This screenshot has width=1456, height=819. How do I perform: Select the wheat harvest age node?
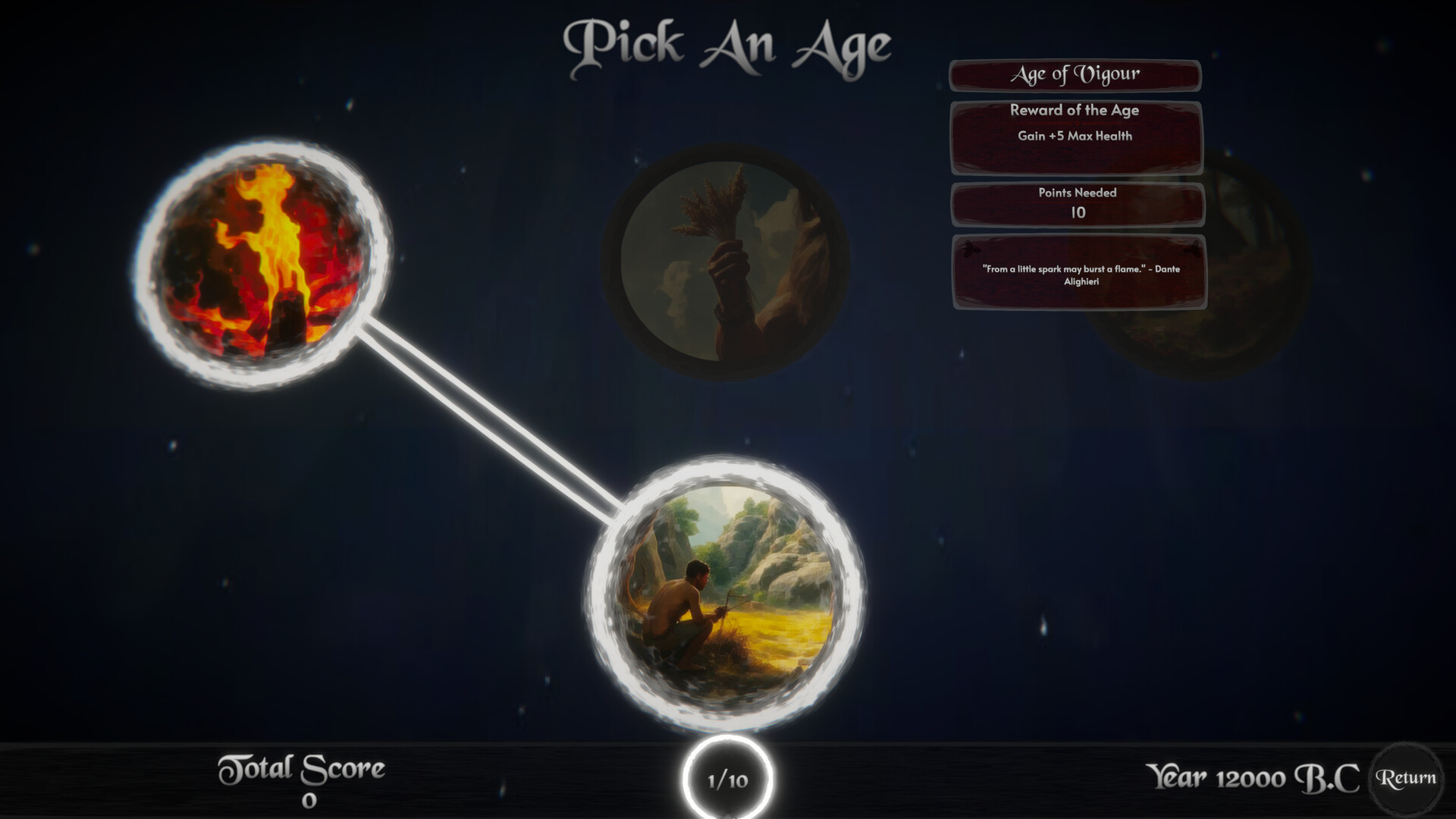(724, 262)
